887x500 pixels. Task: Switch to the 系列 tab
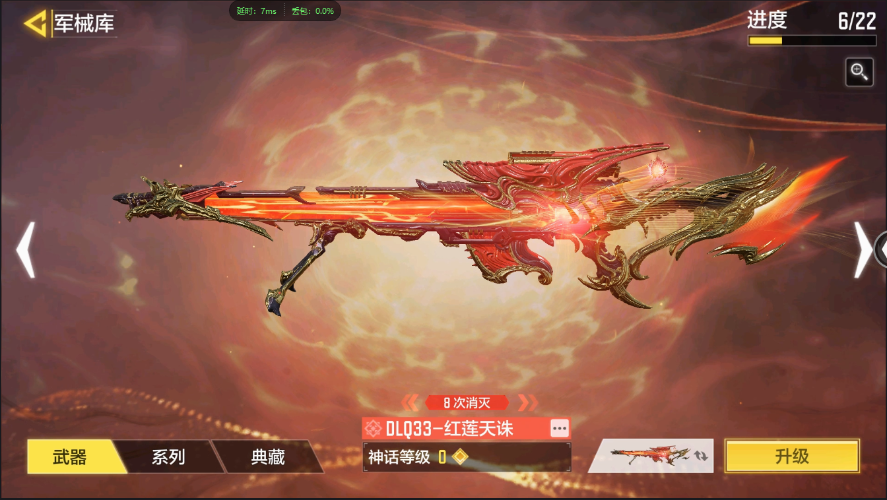[x=168, y=457]
